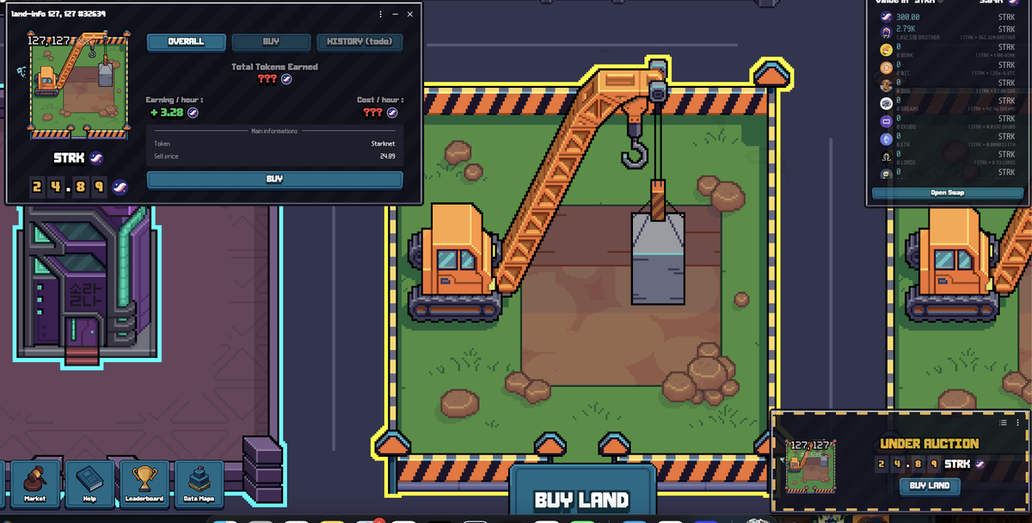
Task: Open Swap from the wallet panel
Action: coord(947,193)
